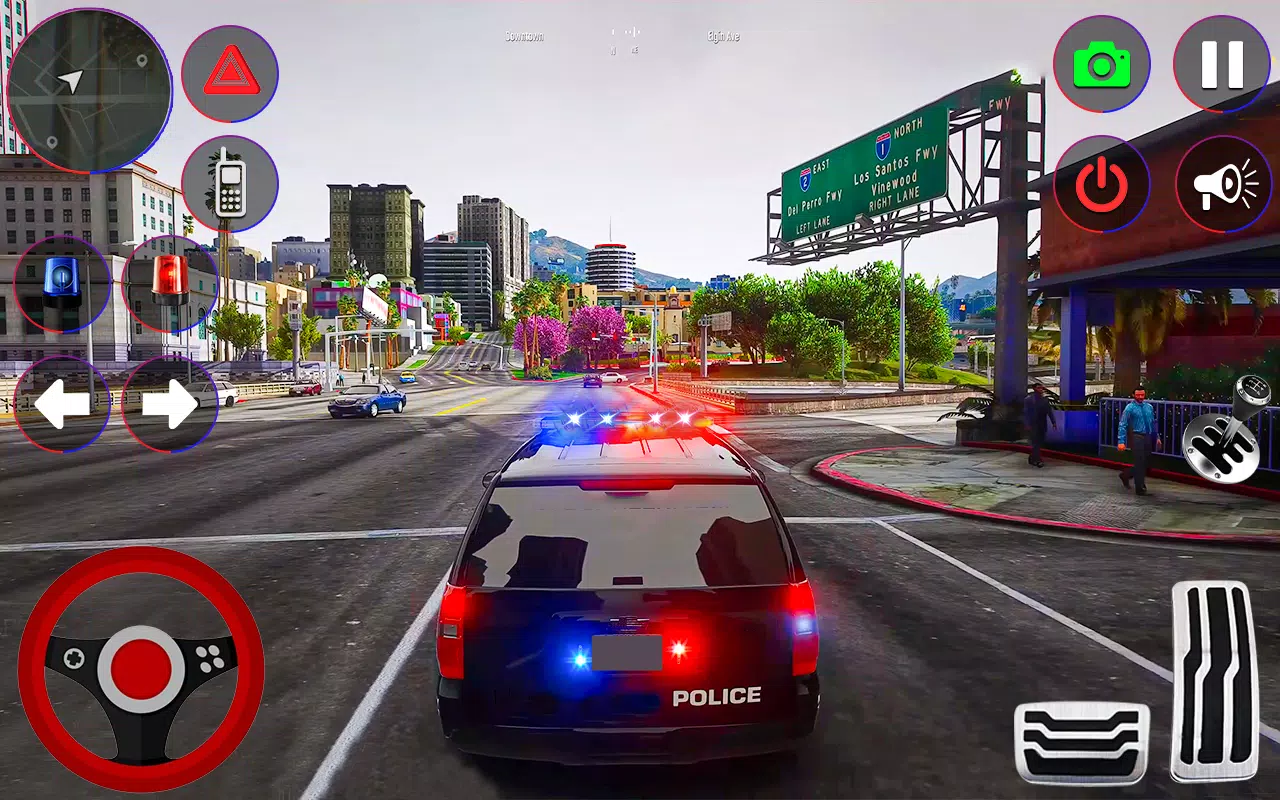Open the in-game phone
The height and width of the screenshot is (800, 1280).
click(x=230, y=185)
